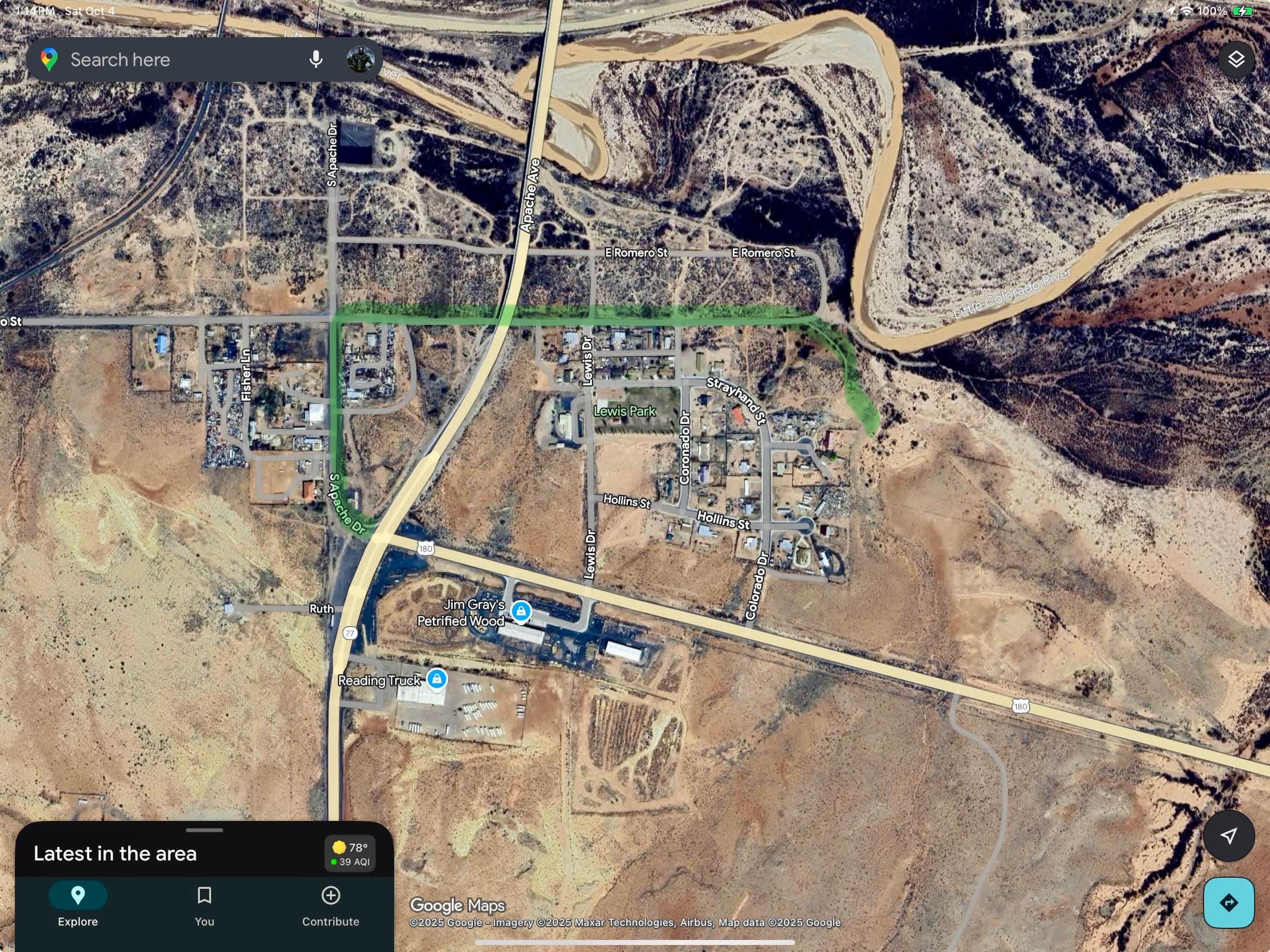The width and height of the screenshot is (1270, 952).
Task: Tap the Reading Truck place marker
Action: click(437, 679)
